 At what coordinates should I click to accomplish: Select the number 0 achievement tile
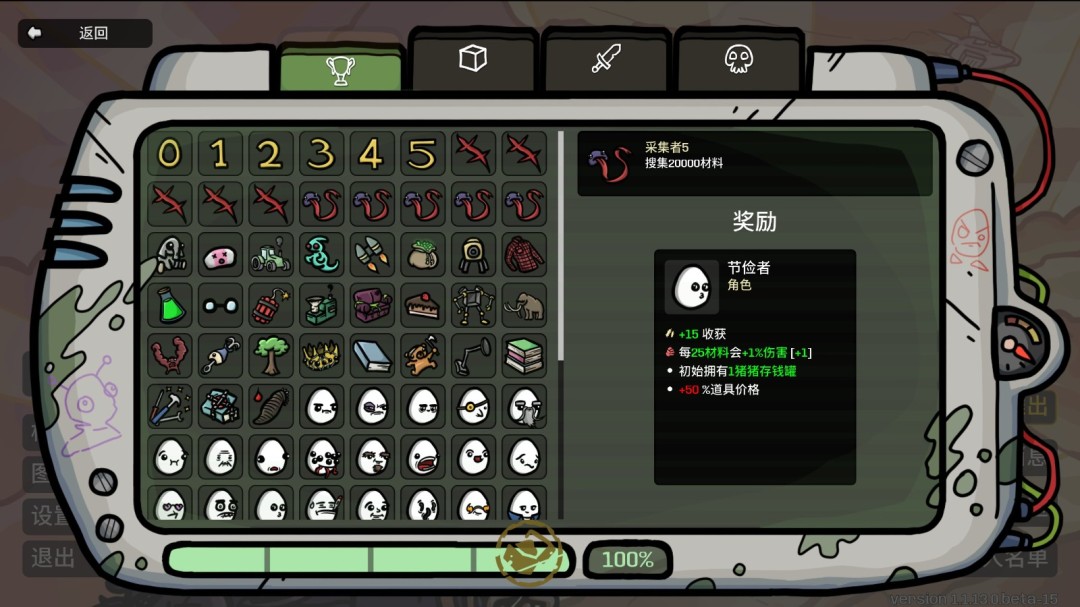click(170, 154)
